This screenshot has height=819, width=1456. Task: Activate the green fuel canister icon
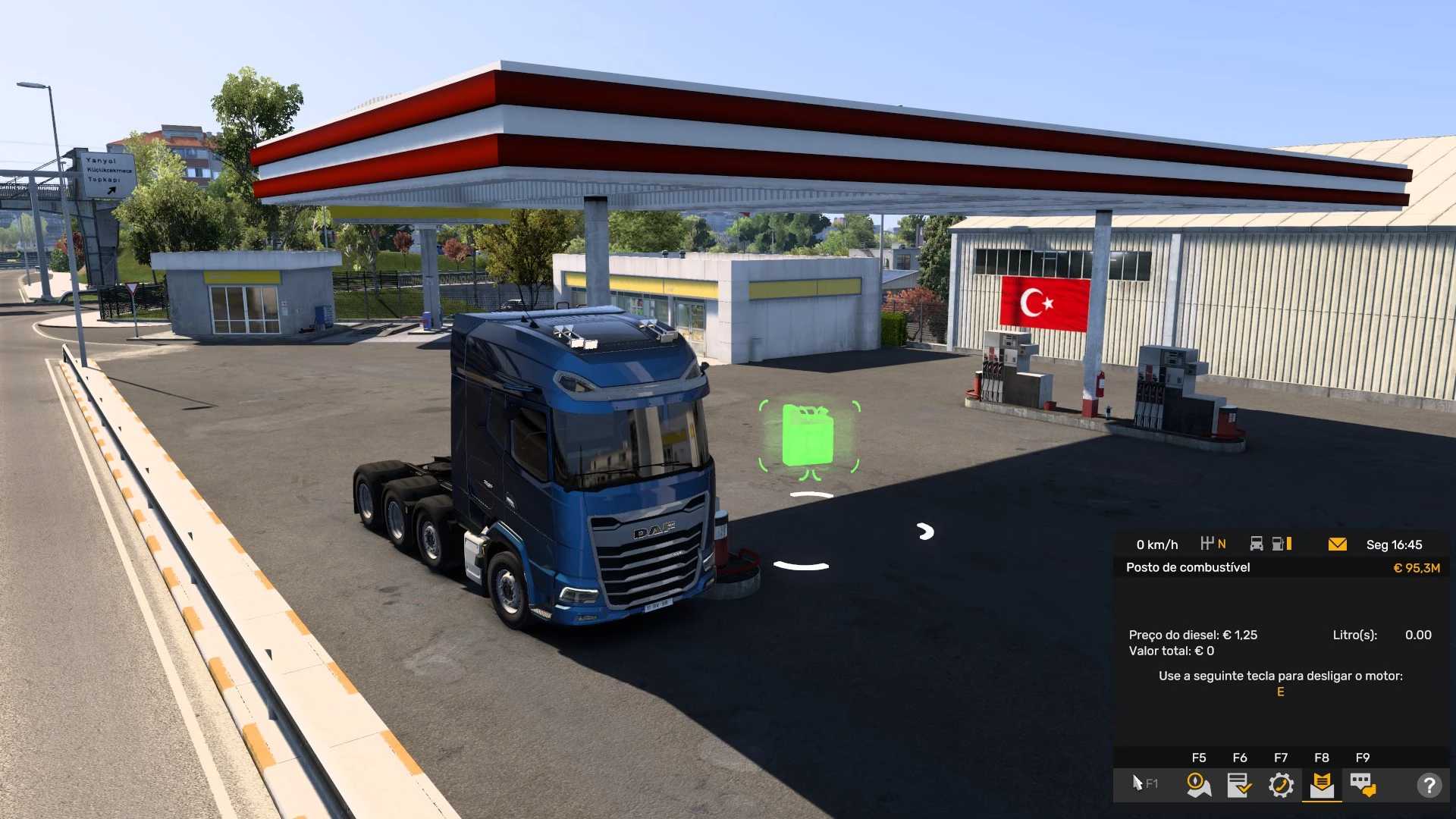808,436
